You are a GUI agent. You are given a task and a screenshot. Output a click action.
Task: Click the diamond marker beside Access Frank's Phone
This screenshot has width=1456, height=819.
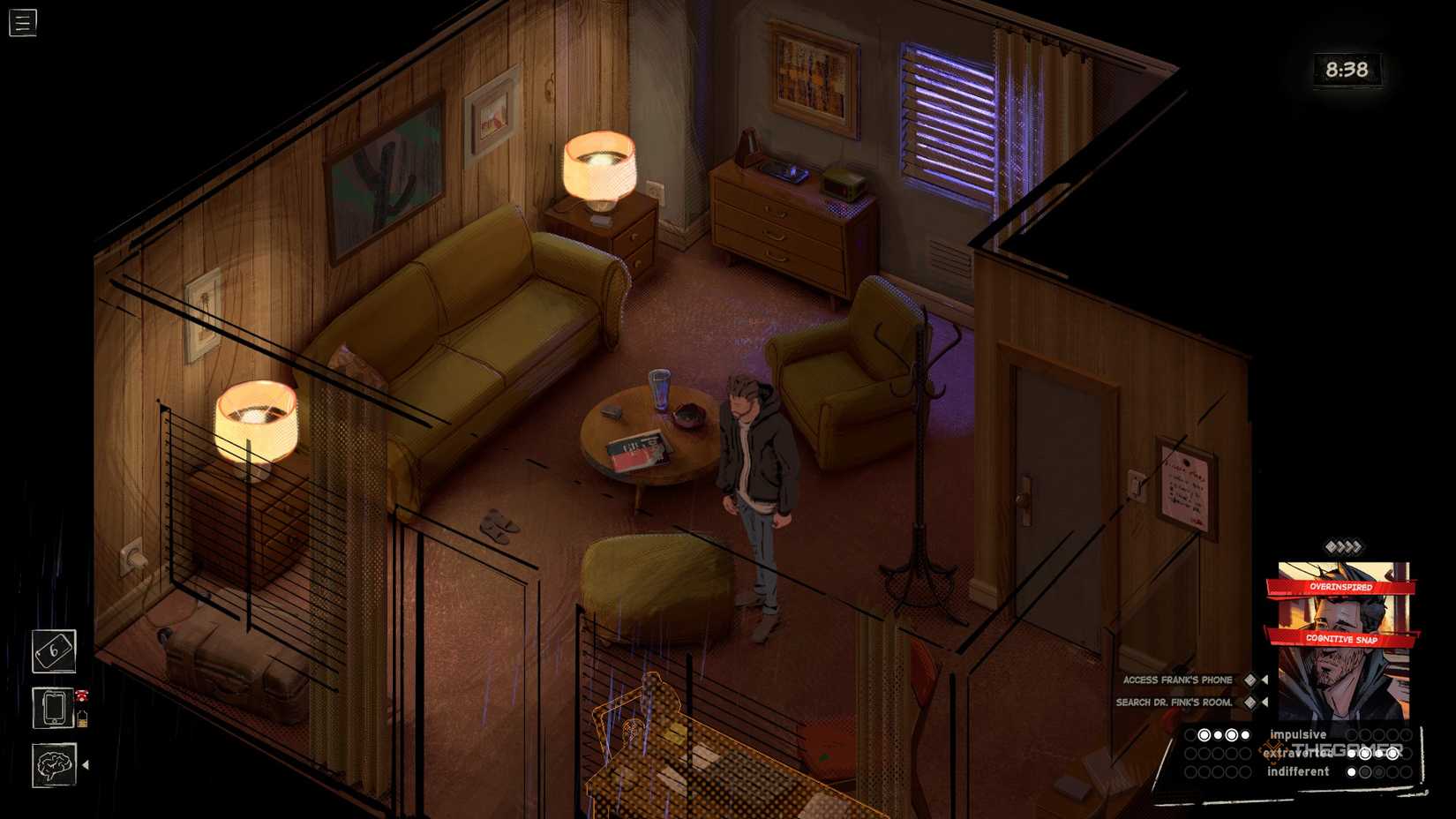point(1250,680)
